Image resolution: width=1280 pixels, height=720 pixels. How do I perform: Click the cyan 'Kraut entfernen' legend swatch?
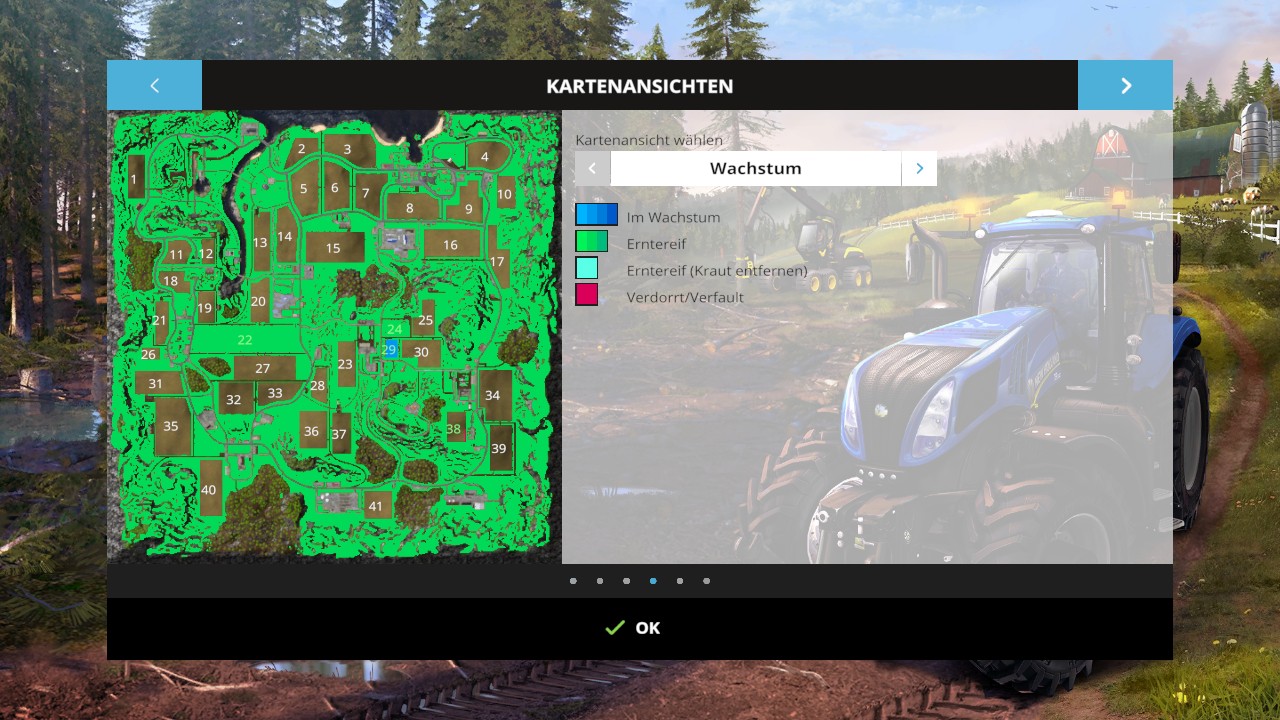[x=587, y=268]
